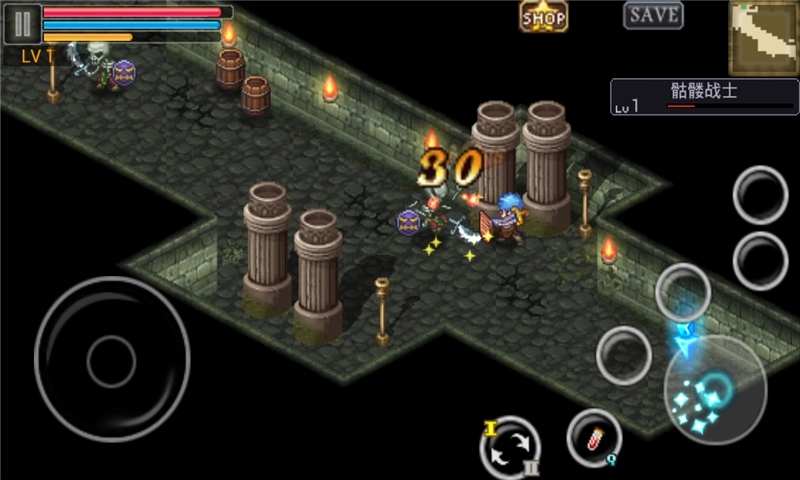This screenshot has height=480, width=800.
Task: Tap the SAVE button
Action: (654, 15)
